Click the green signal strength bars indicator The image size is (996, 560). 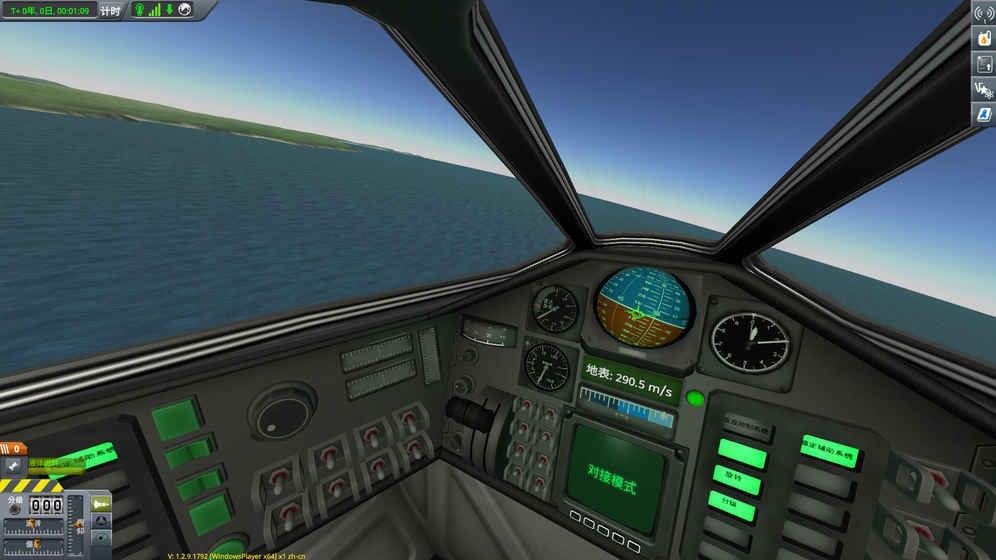(154, 10)
